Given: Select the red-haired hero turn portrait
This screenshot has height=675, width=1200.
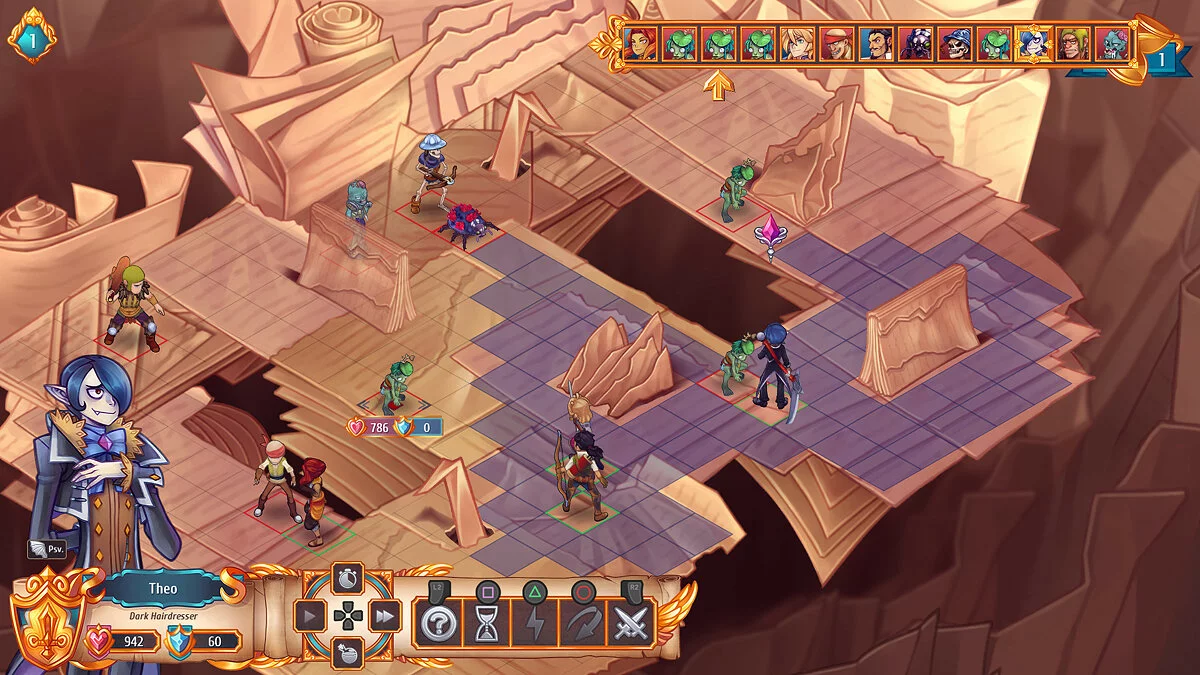Looking at the screenshot, I should point(640,44).
